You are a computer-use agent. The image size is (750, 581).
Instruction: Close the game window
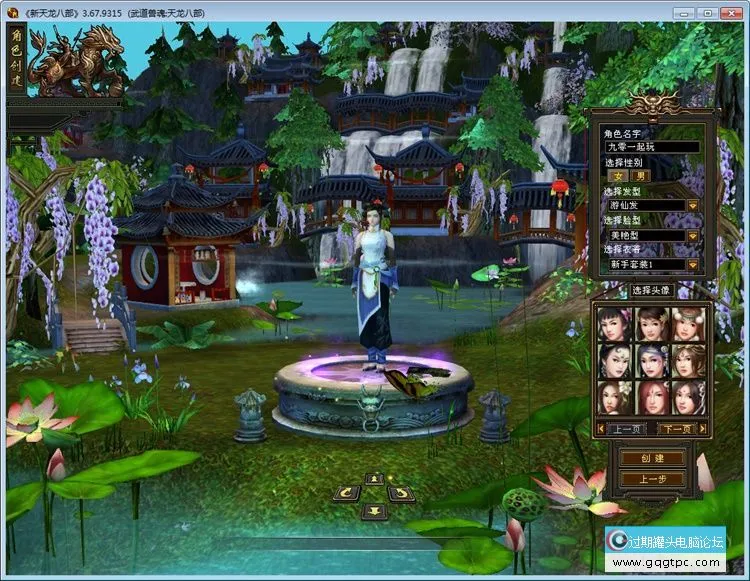tap(732, 12)
